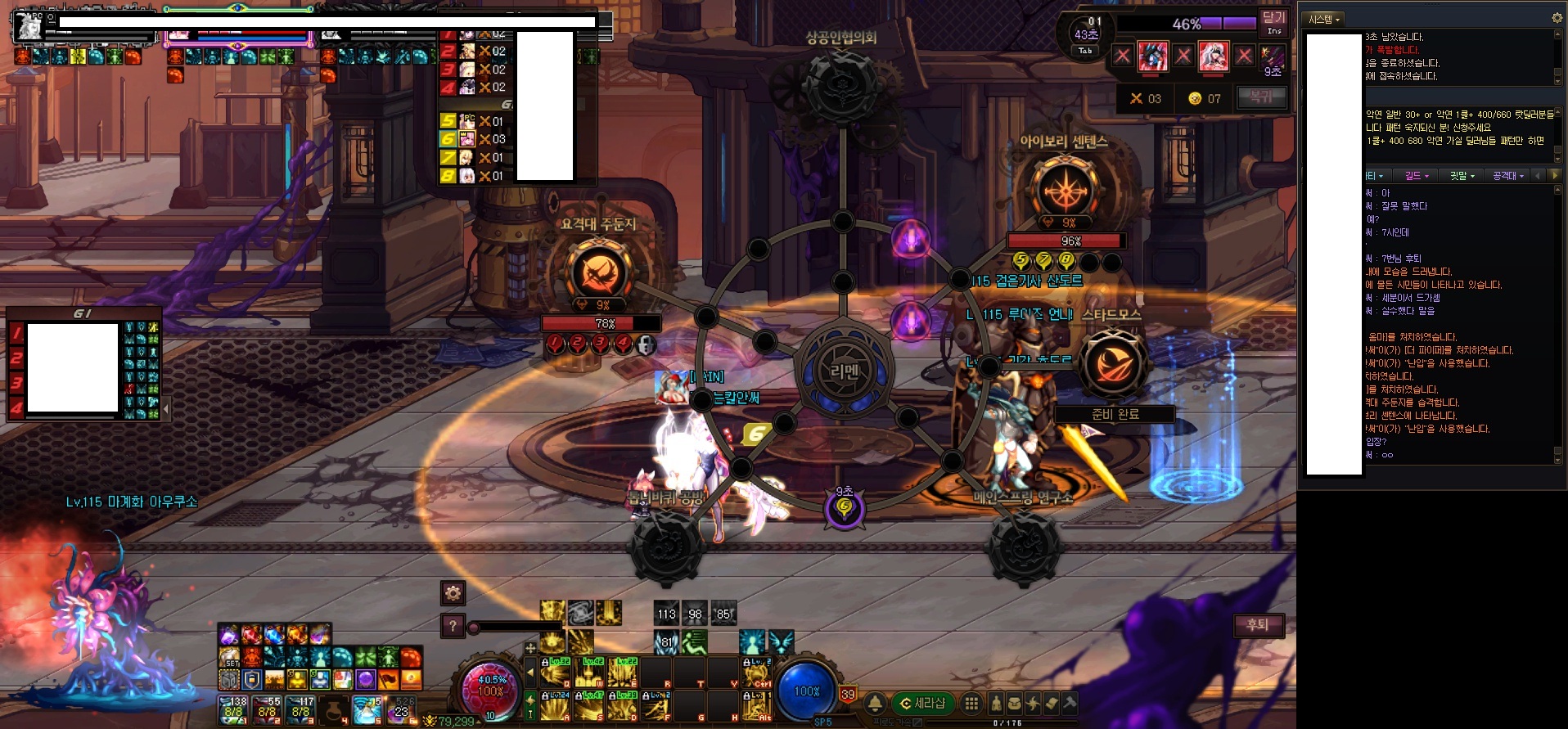This screenshot has width=1568, height=729.
Task: Click the question mark help button
Action: pos(453,626)
